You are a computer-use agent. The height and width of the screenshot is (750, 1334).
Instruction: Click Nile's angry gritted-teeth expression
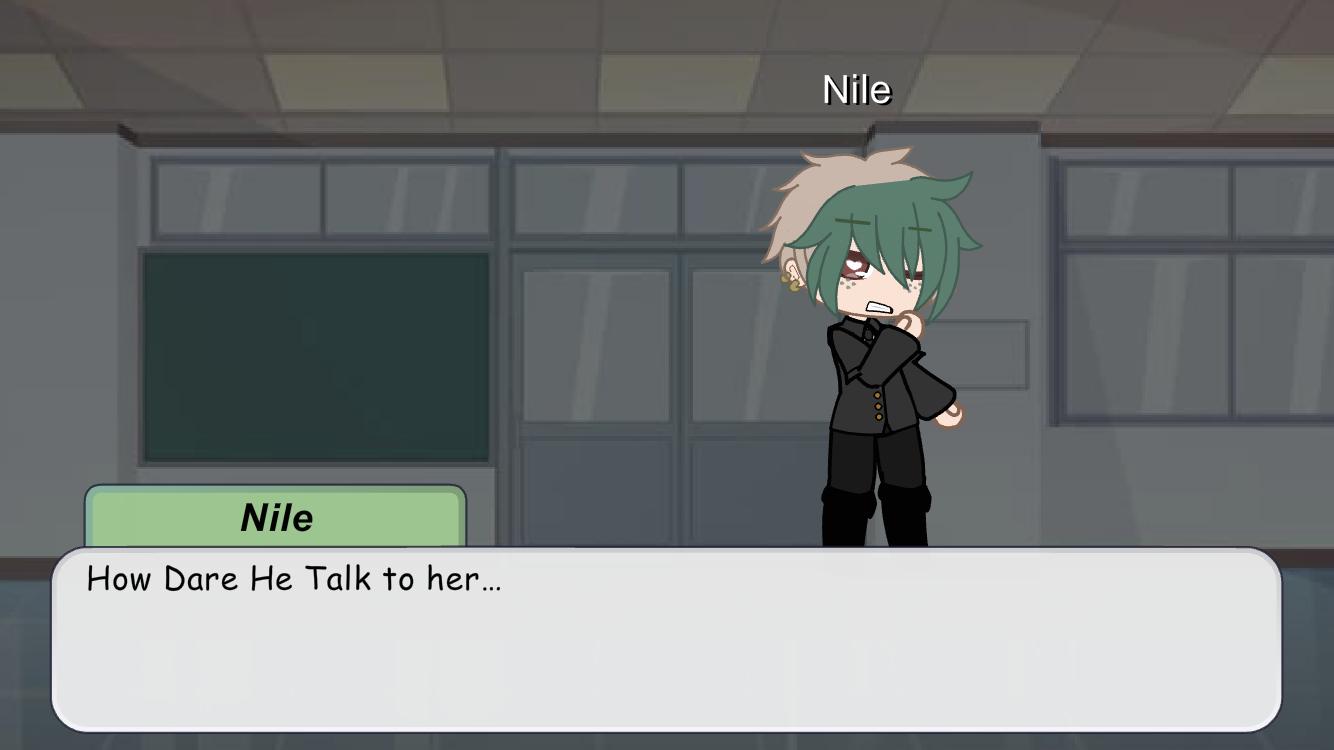878,307
